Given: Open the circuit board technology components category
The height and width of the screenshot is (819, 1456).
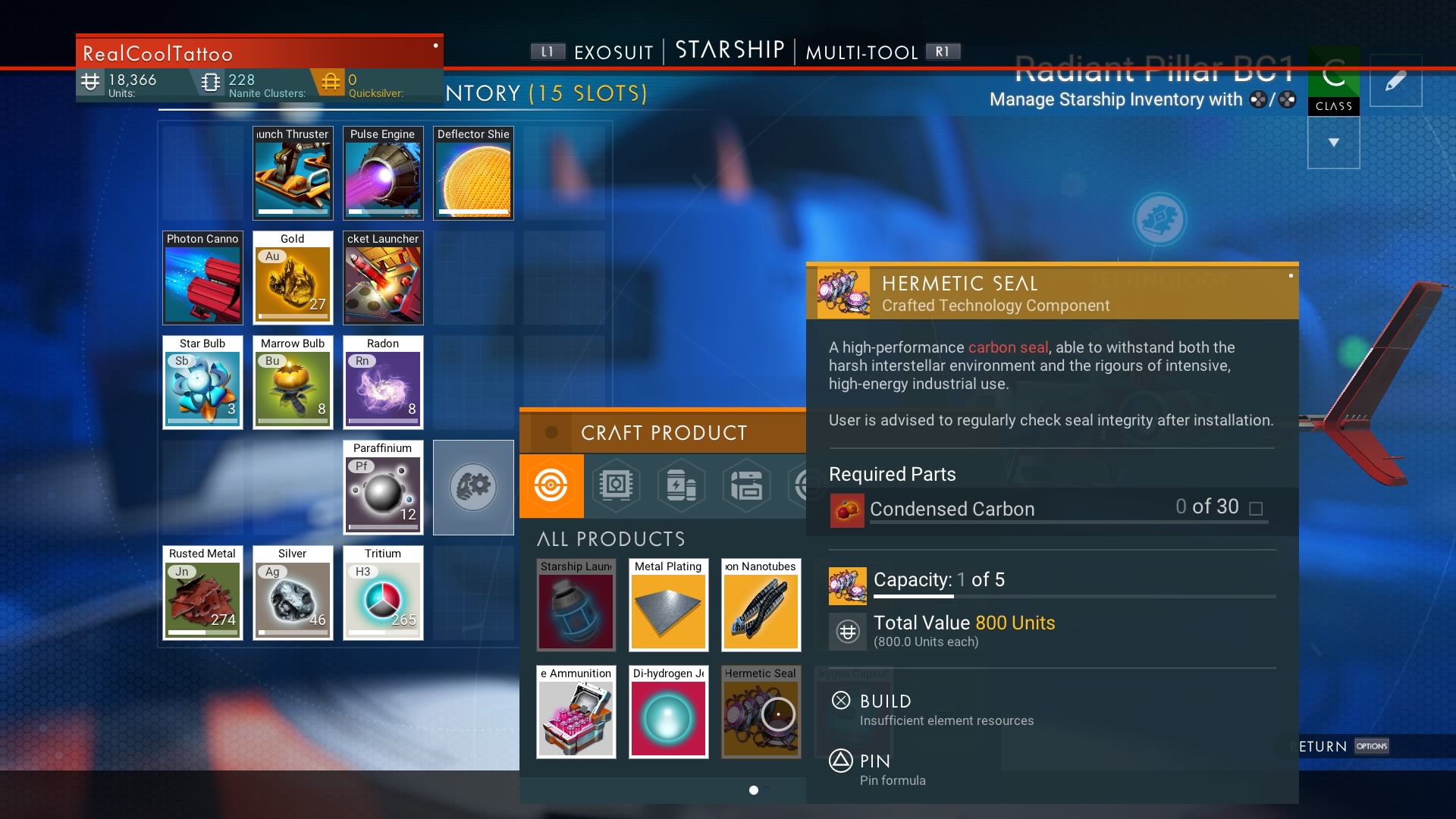Looking at the screenshot, I should click(x=617, y=486).
